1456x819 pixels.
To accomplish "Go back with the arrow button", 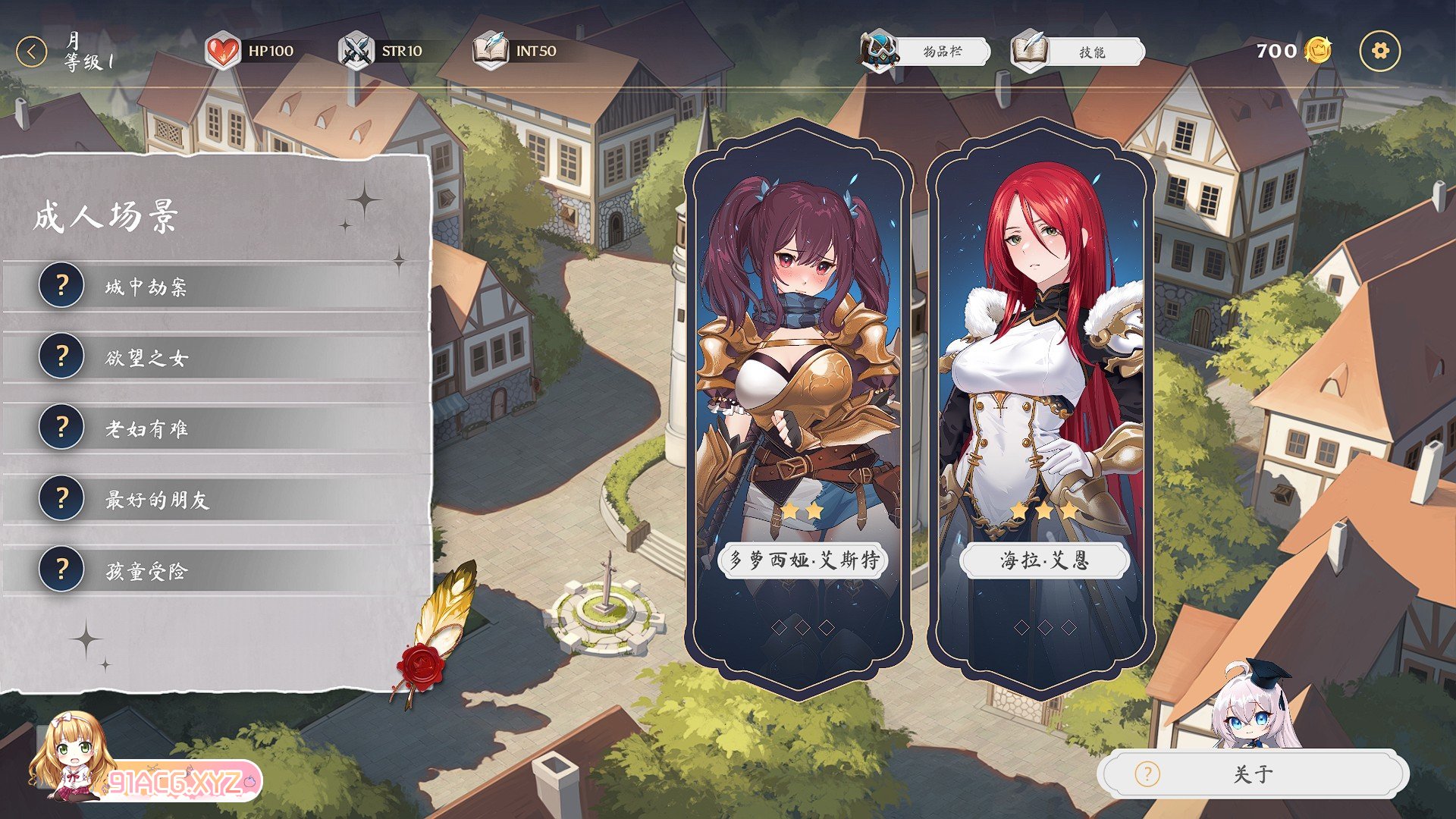I will click(x=31, y=52).
